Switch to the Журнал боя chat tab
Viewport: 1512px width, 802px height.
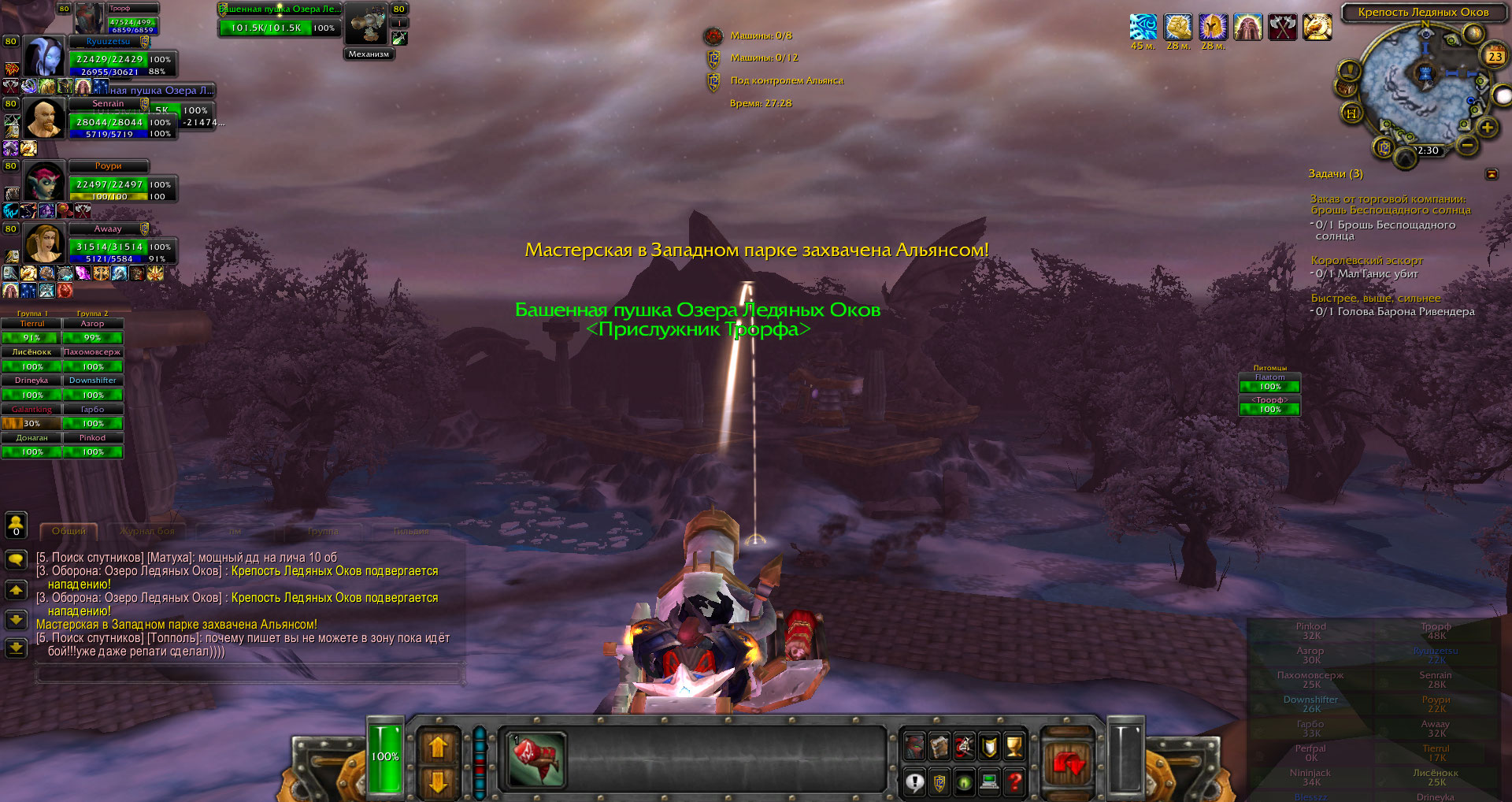(x=148, y=532)
